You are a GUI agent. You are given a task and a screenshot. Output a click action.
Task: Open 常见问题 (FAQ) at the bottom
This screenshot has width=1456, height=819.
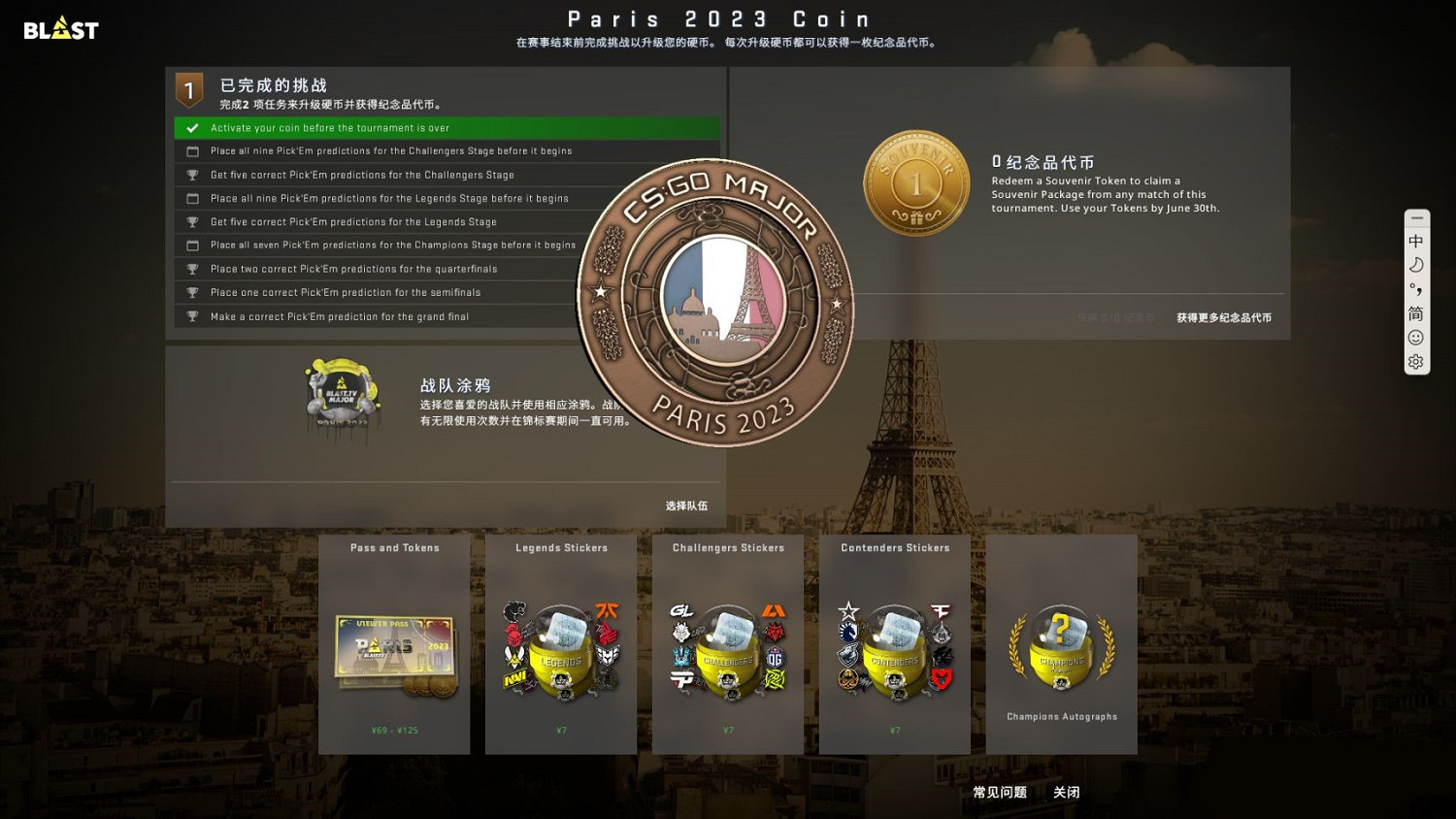click(1000, 792)
